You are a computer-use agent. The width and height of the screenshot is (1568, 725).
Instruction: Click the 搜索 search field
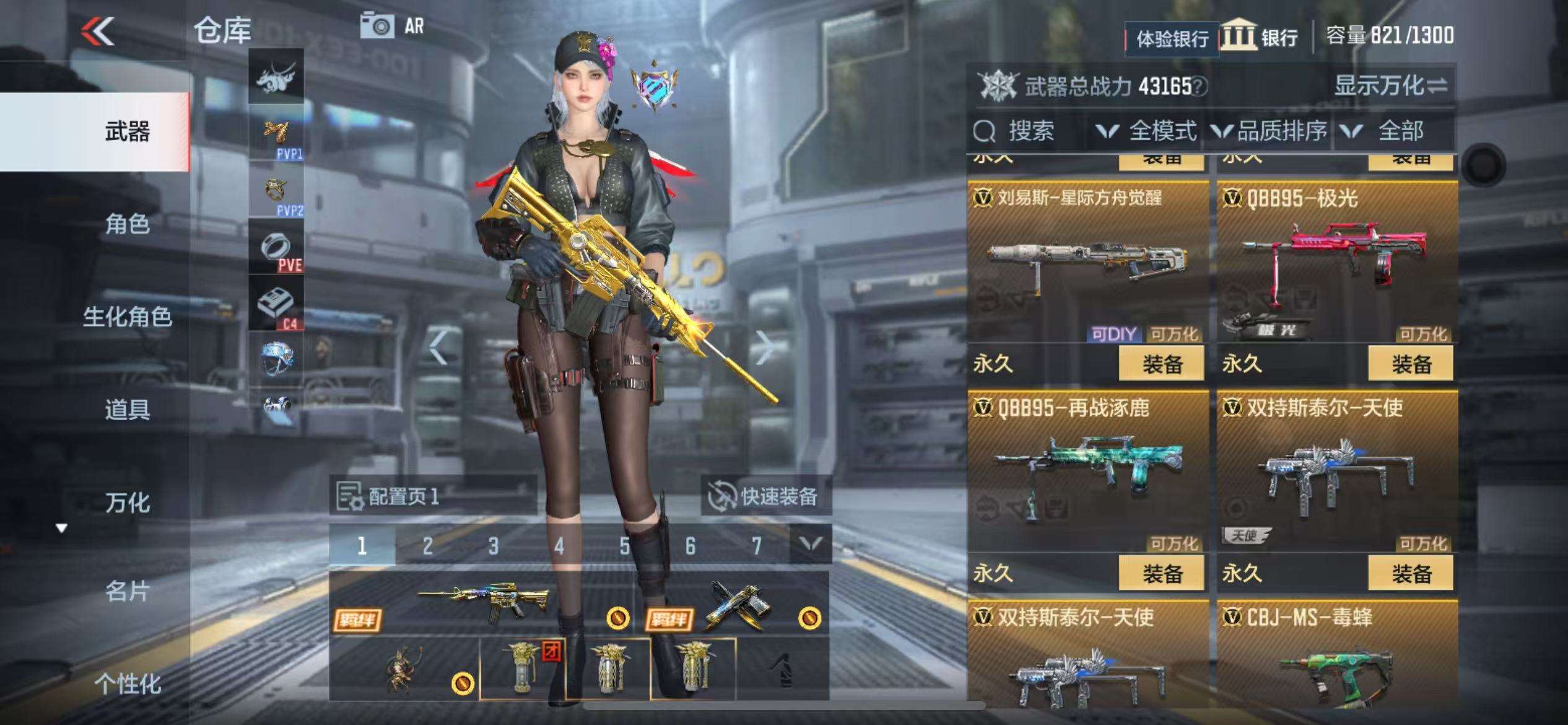[x=1030, y=131]
